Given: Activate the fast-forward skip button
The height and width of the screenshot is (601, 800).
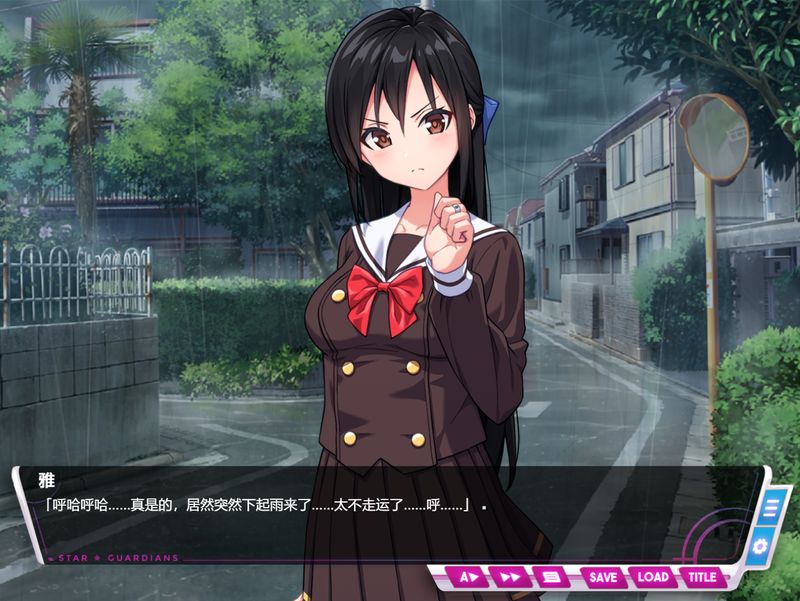Looking at the screenshot, I should [510, 577].
